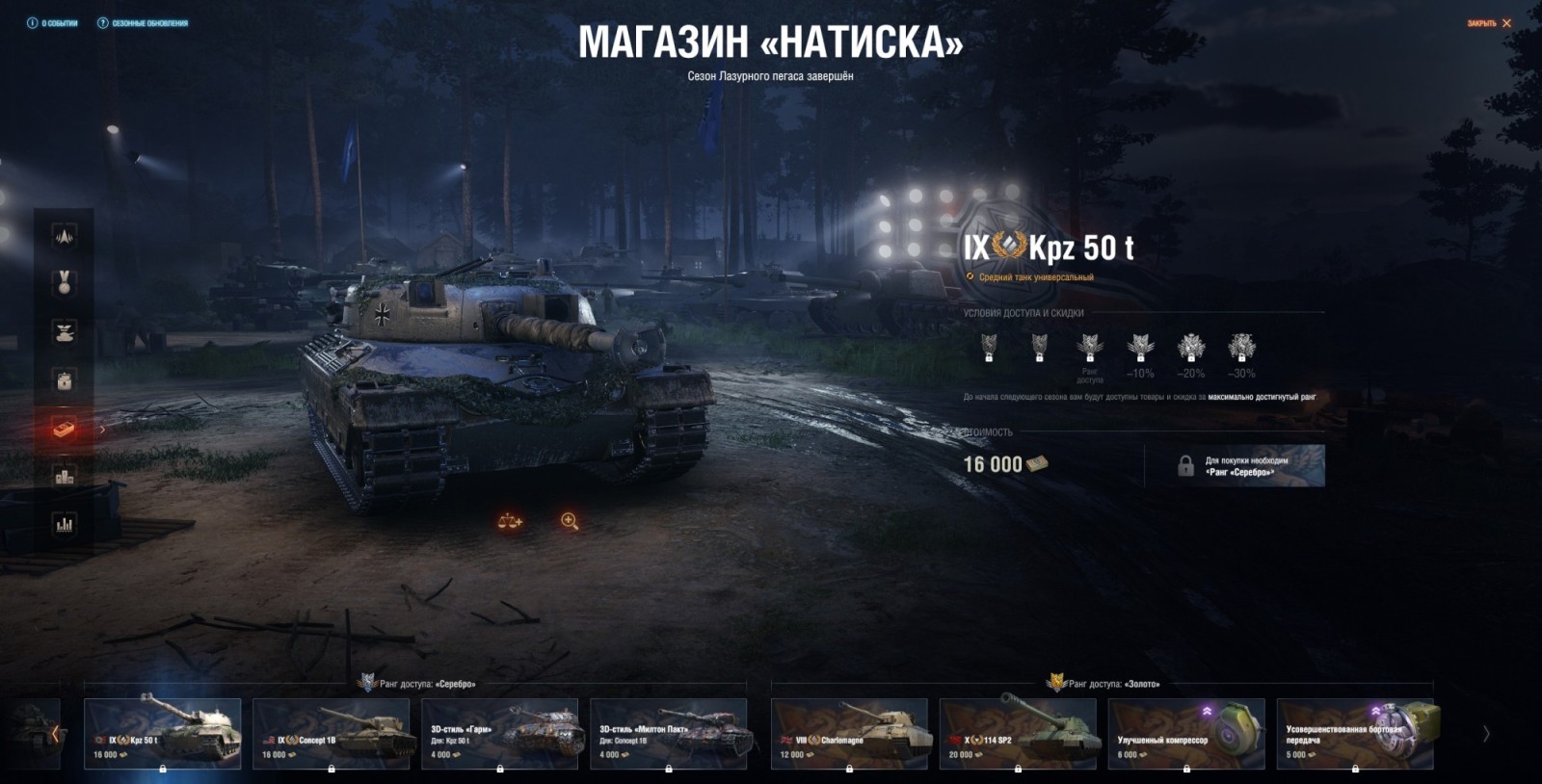Pick the «Усовершенствованная бортовая передача» card
This screenshot has width=1542, height=784.
click(x=1355, y=733)
